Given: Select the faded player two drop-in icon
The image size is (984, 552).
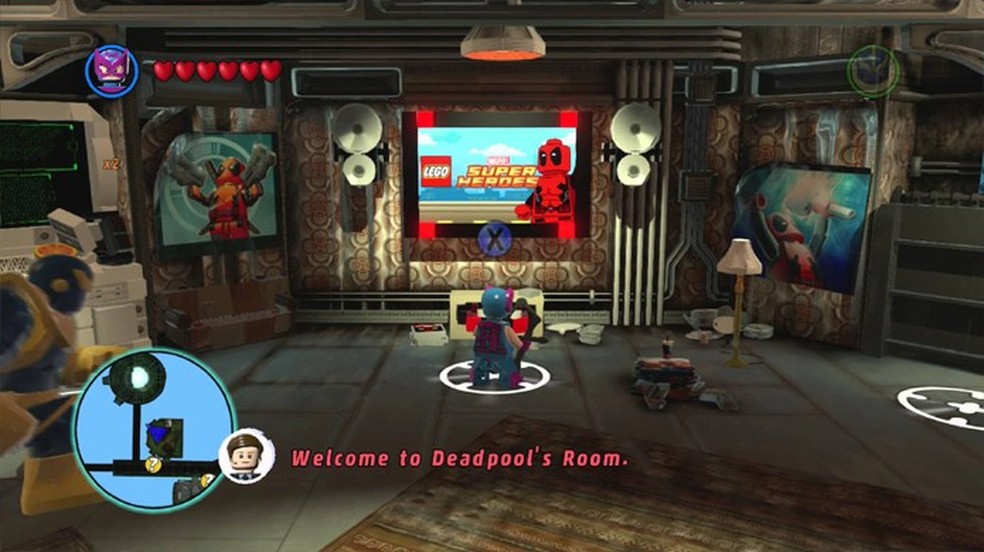Looking at the screenshot, I should (872, 71).
